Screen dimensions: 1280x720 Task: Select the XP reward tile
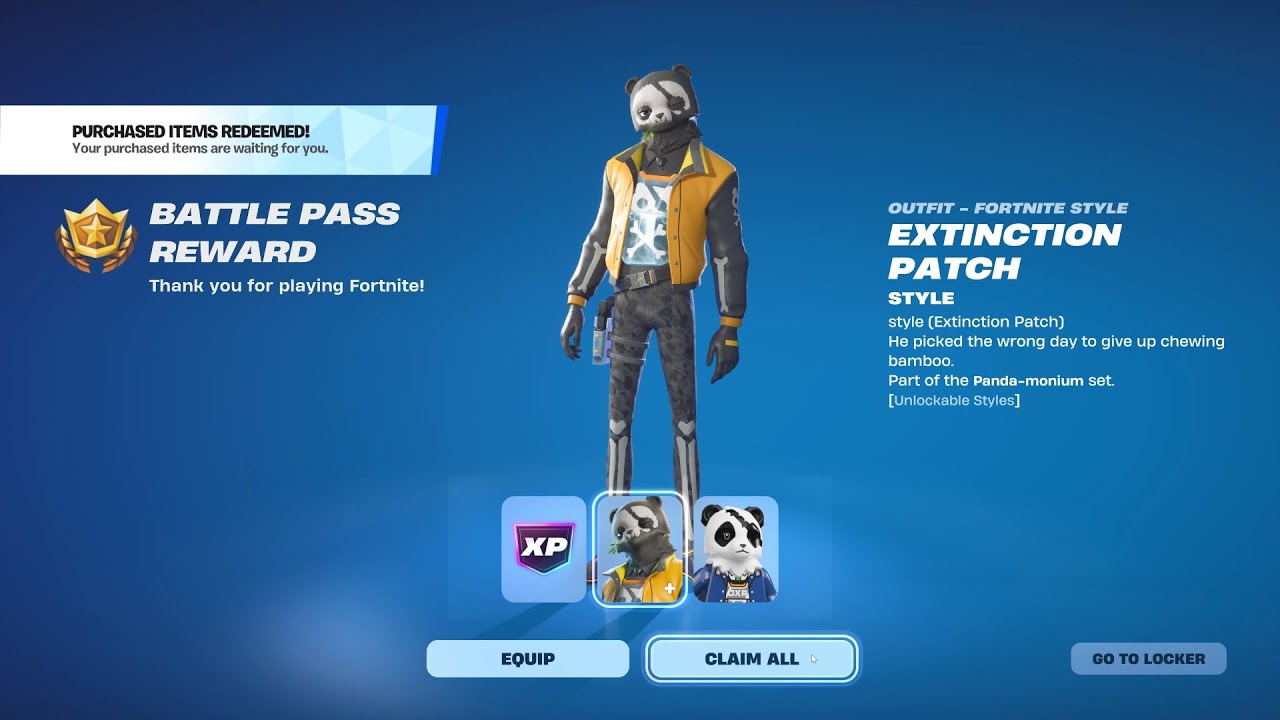pos(543,549)
